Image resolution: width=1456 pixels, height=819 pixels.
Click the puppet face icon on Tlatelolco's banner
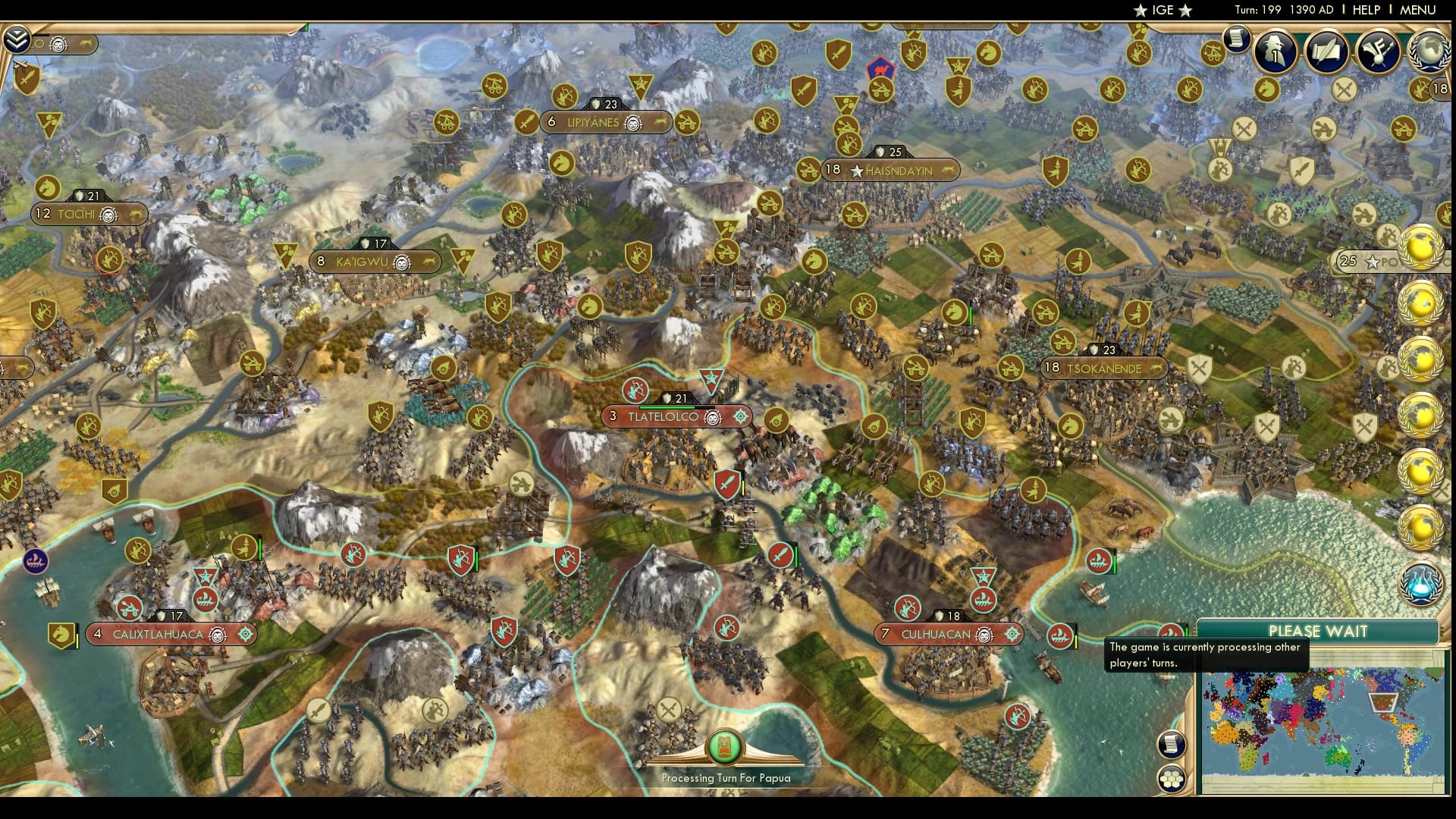pyautogui.click(x=711, y=416)
